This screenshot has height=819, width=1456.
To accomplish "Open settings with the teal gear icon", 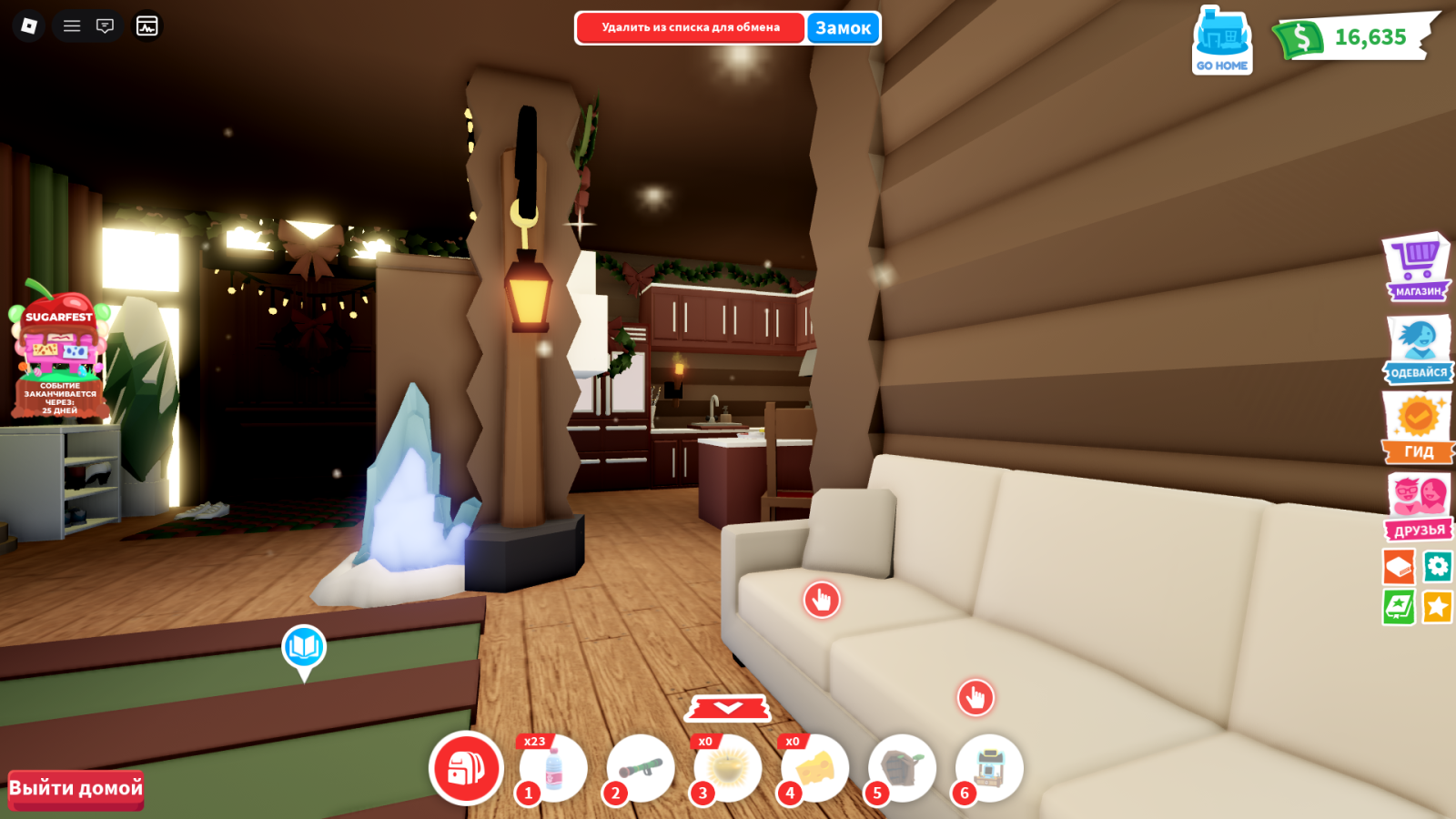I will pos(1438,567).
